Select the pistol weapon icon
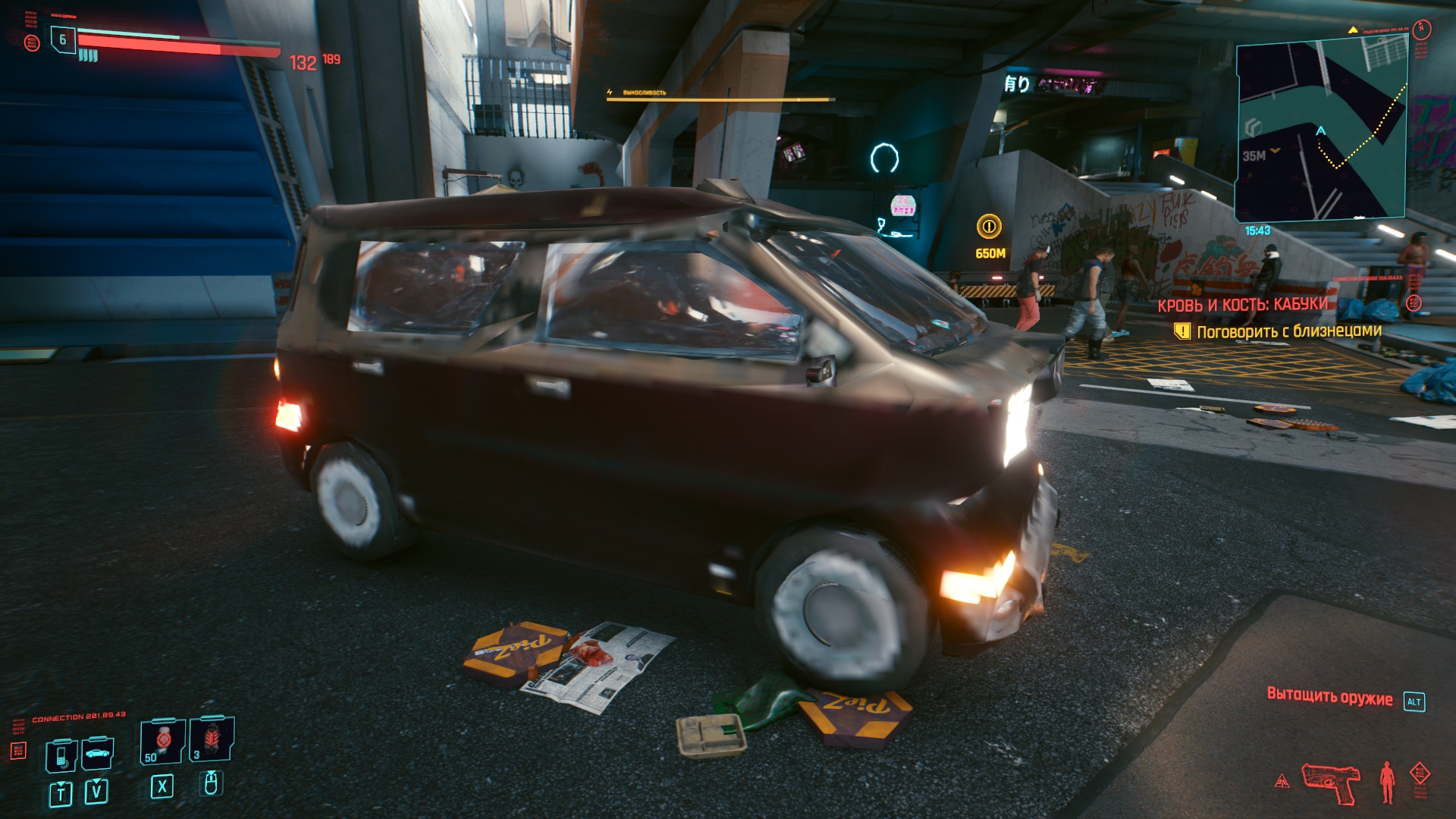 coord(1331,783)
